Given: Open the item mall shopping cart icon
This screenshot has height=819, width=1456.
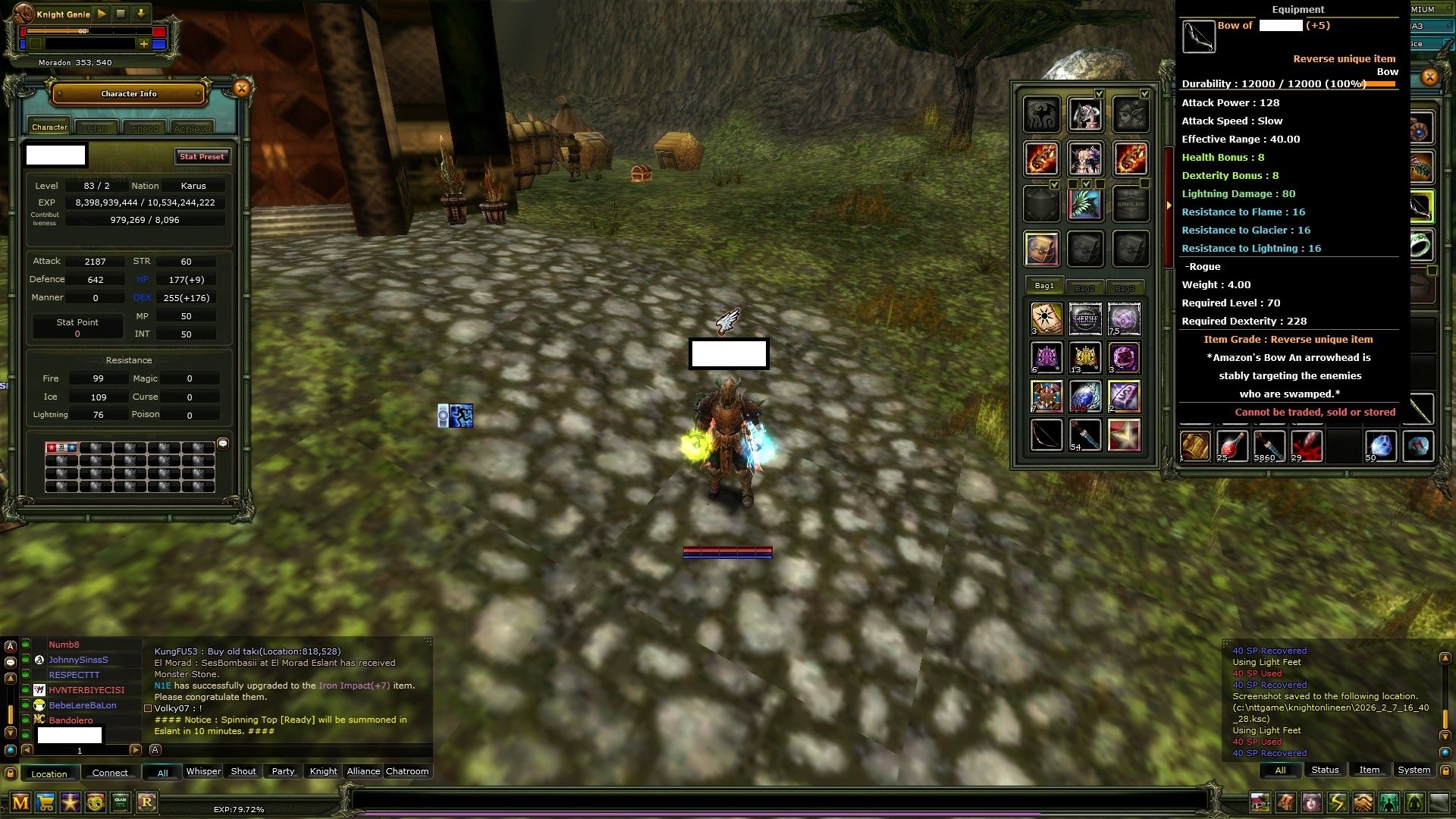Looking at the screenshot, I should tap(45, 801).
